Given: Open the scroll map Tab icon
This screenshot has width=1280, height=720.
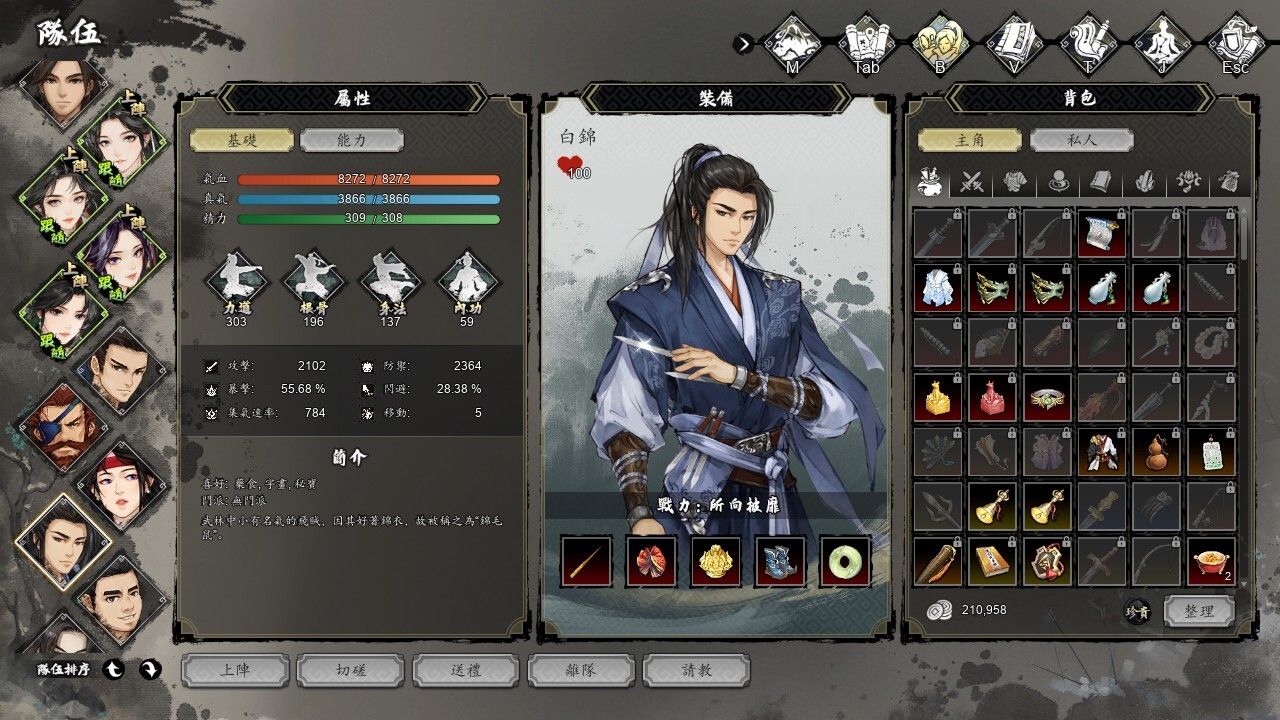Looking at the screenshot, I should [x=867, y=42].
